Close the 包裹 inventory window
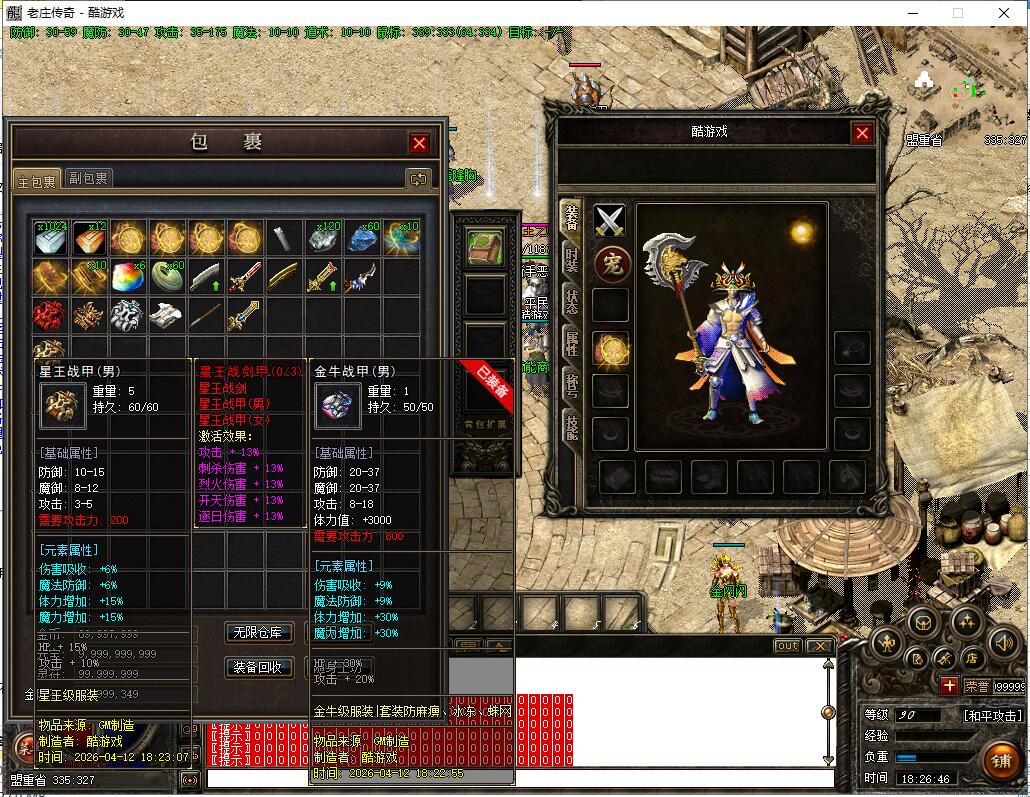Viewport: 1030px width, 797px height. pos(419,143)
